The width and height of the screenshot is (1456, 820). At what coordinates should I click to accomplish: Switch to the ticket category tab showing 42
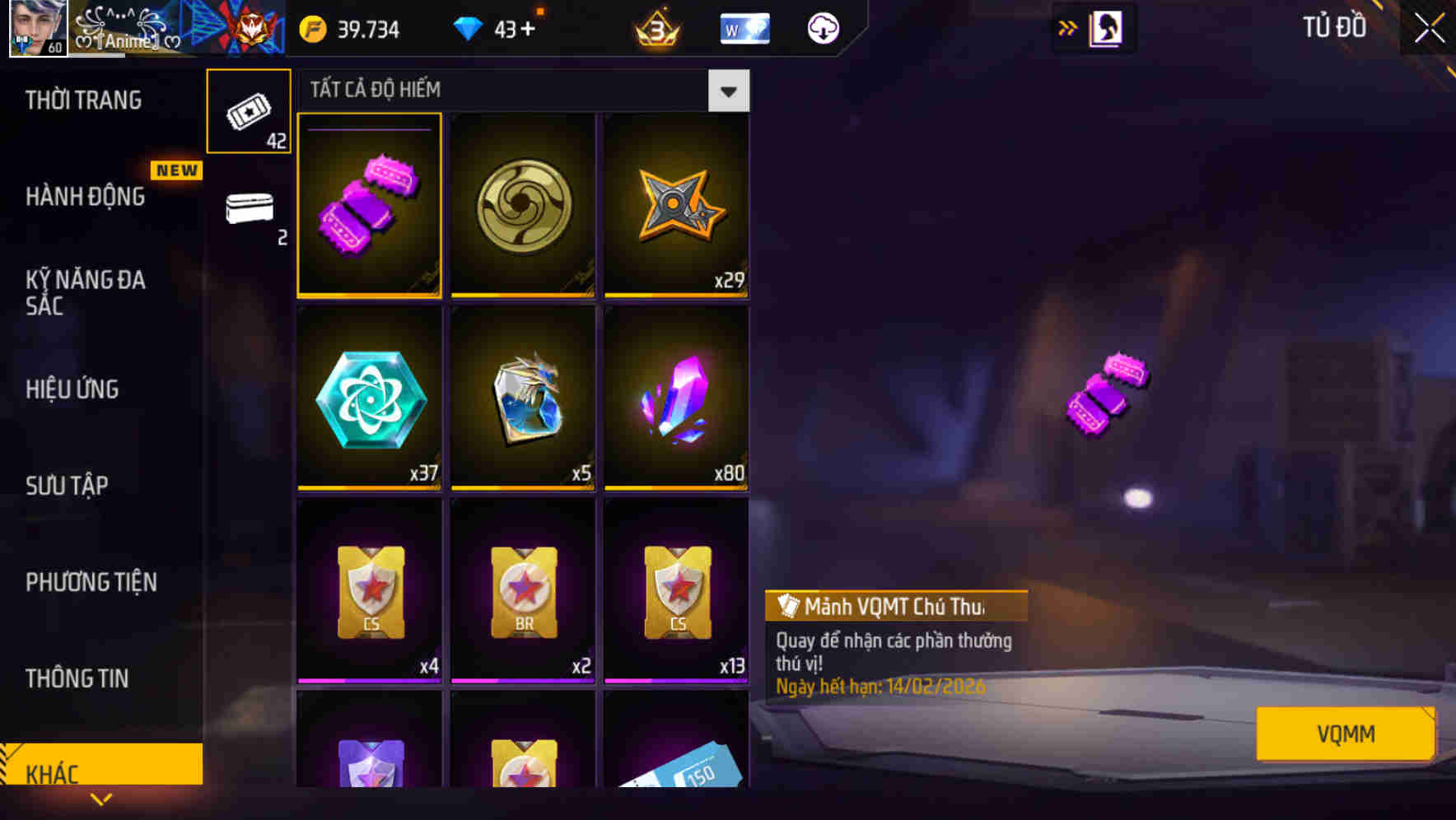(x=250, y=109)
